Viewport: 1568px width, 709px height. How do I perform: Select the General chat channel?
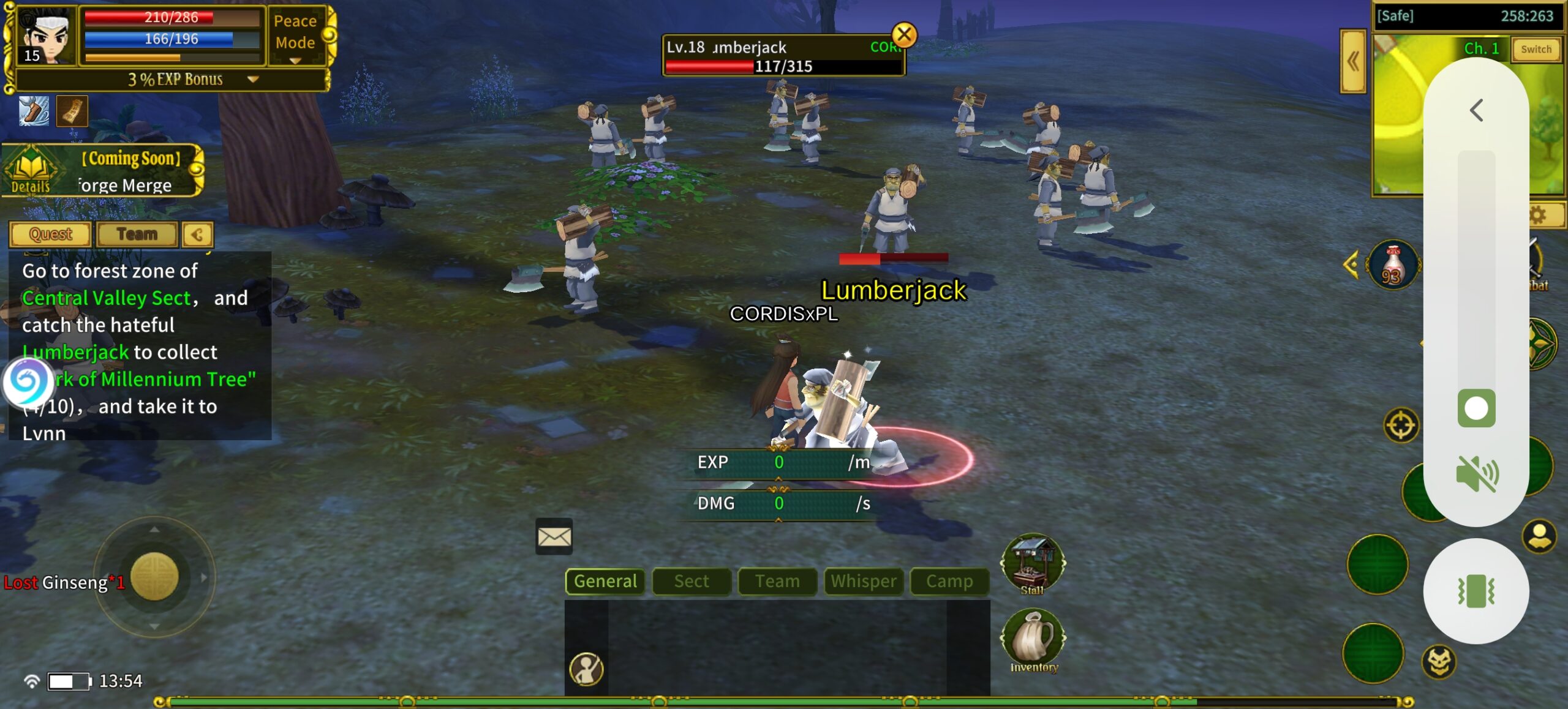point(605,581)
